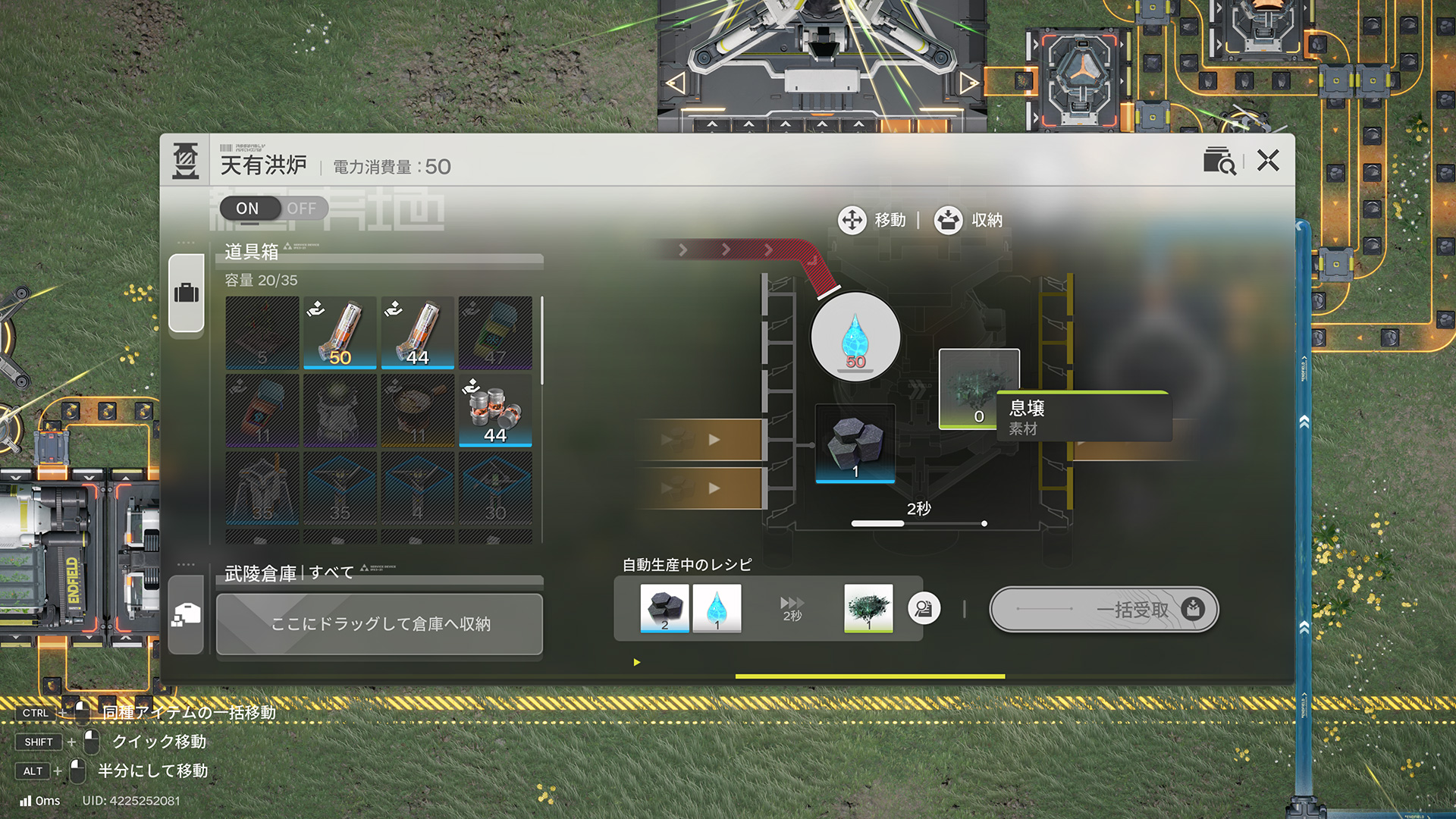The height and width of the screenshot is (819, 1456).
Task: Click the 一括受取 collect-all button
Action: point(1103,609)
